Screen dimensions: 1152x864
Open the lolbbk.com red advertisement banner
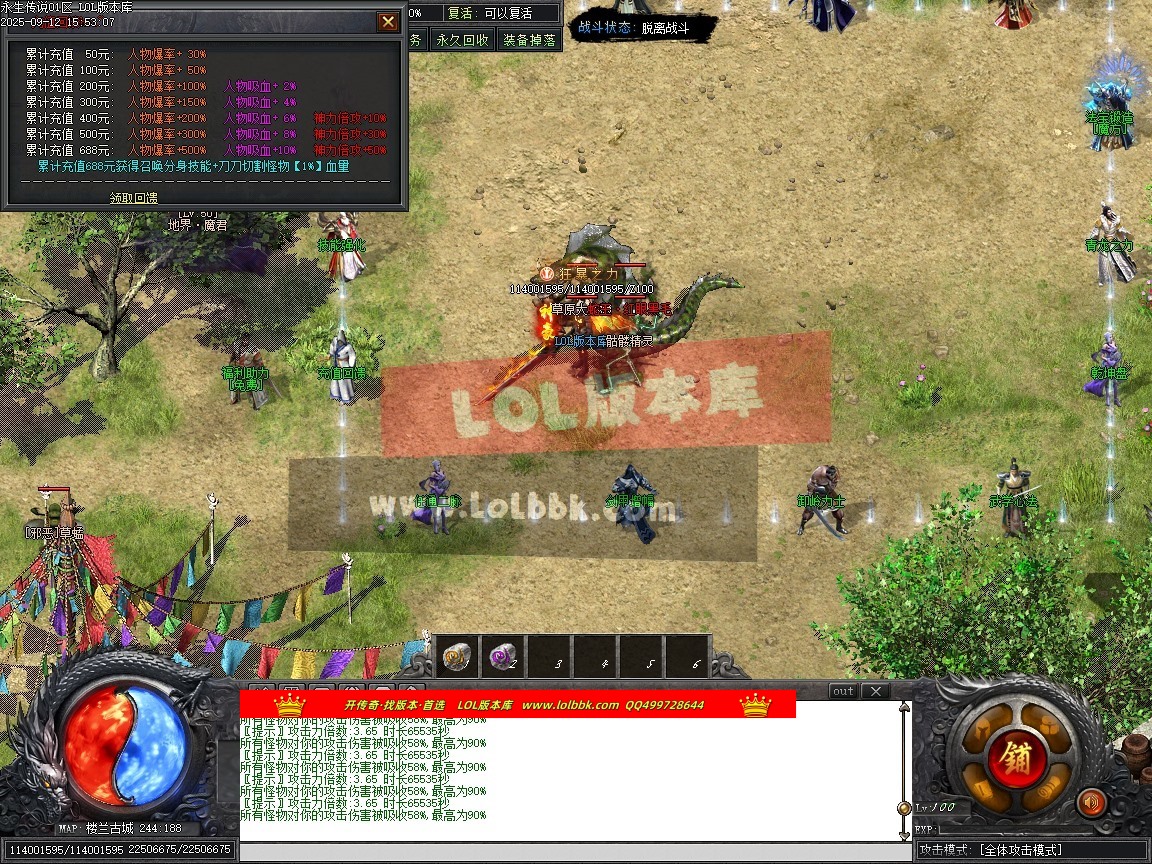(x=517, y=705)
